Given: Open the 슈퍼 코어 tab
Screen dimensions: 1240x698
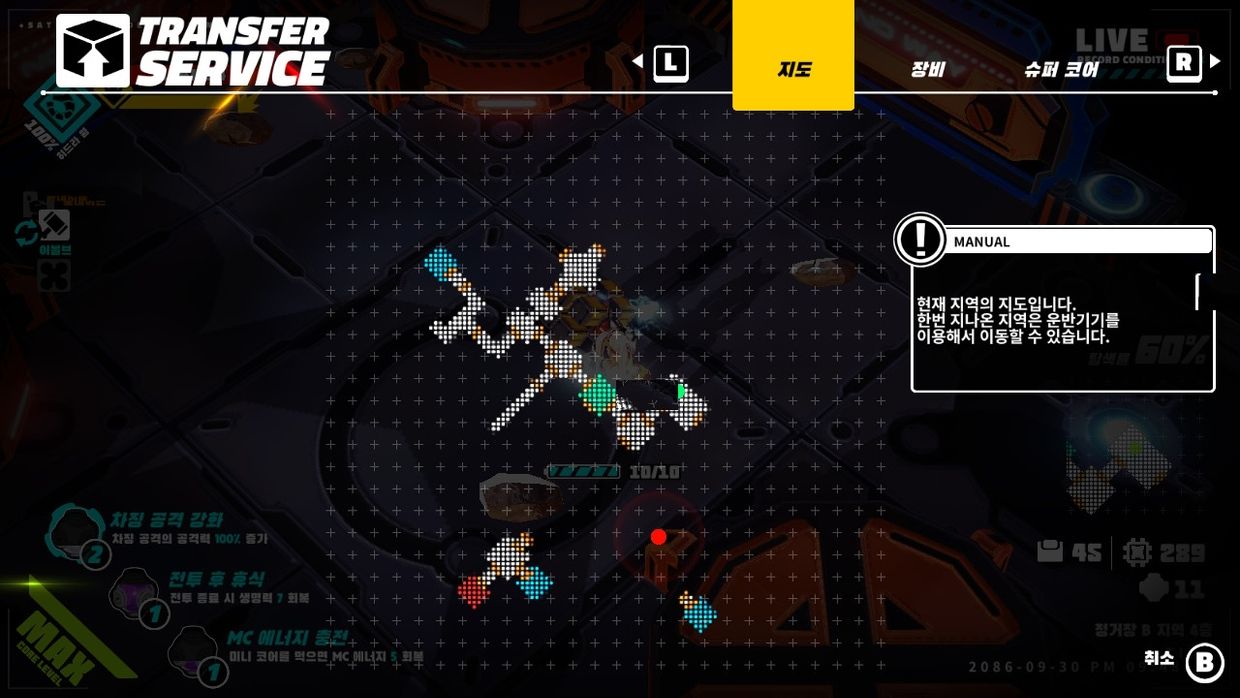Looking at the screenshot, I should (x=1061, y=69).
